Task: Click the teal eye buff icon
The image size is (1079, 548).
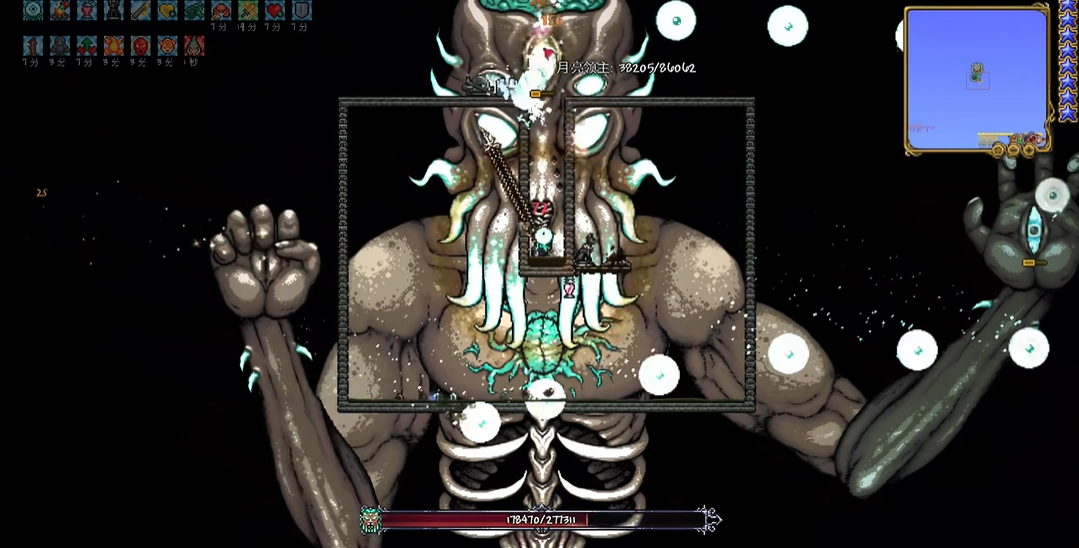Action: (x=33, y=10)
